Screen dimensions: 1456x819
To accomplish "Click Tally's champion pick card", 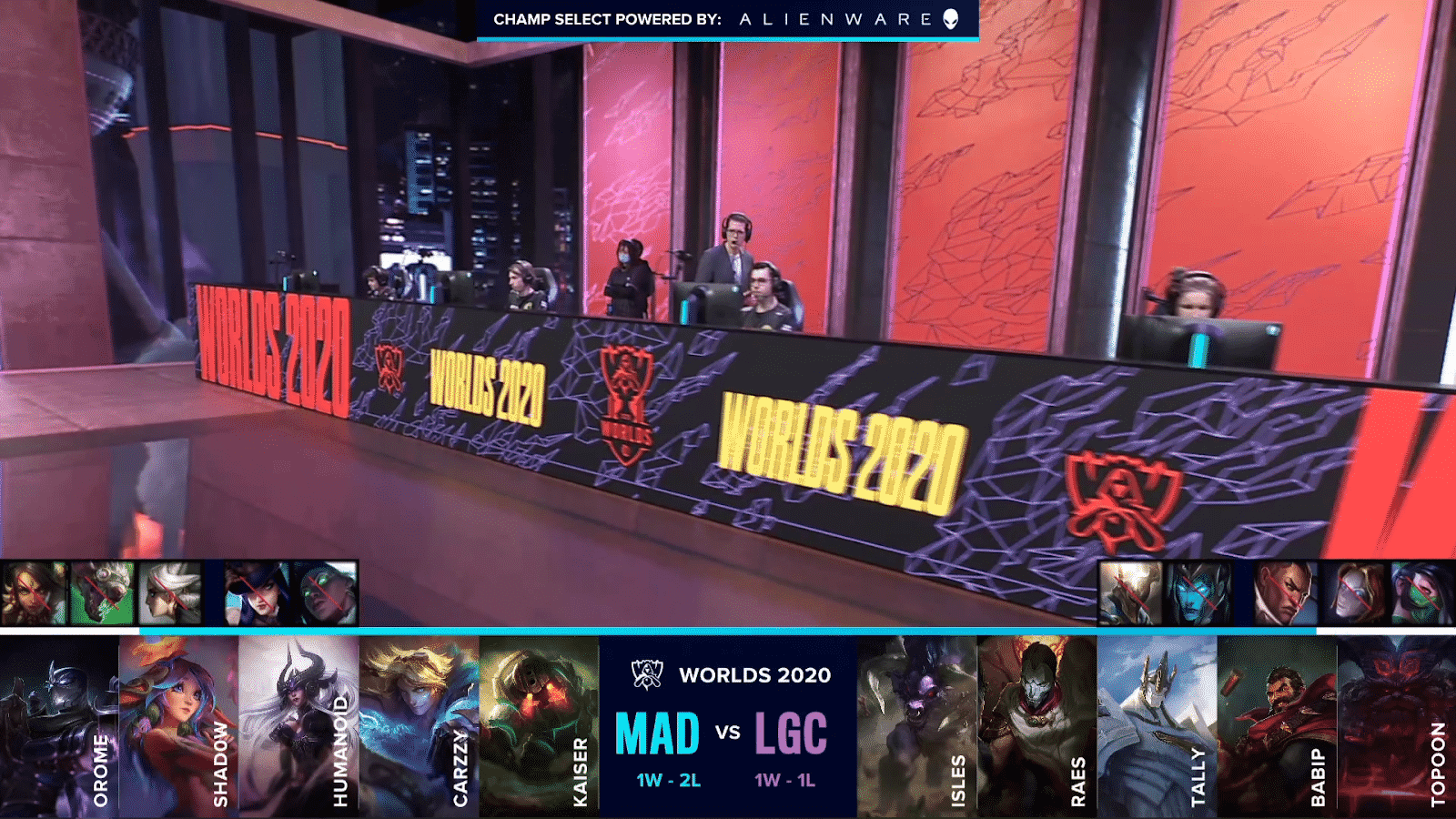I will 1158,726.
